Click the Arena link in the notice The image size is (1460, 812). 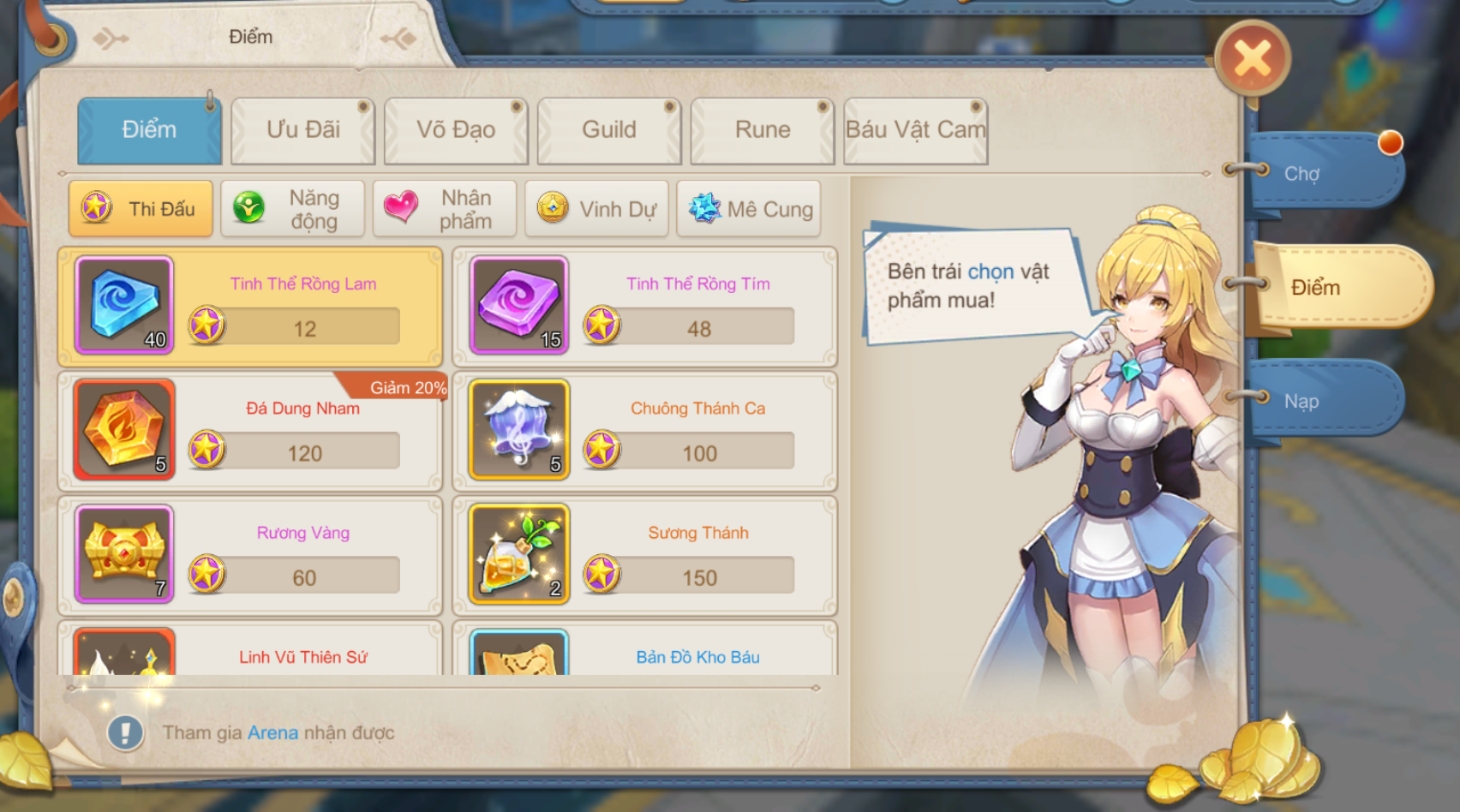point(272,732)
